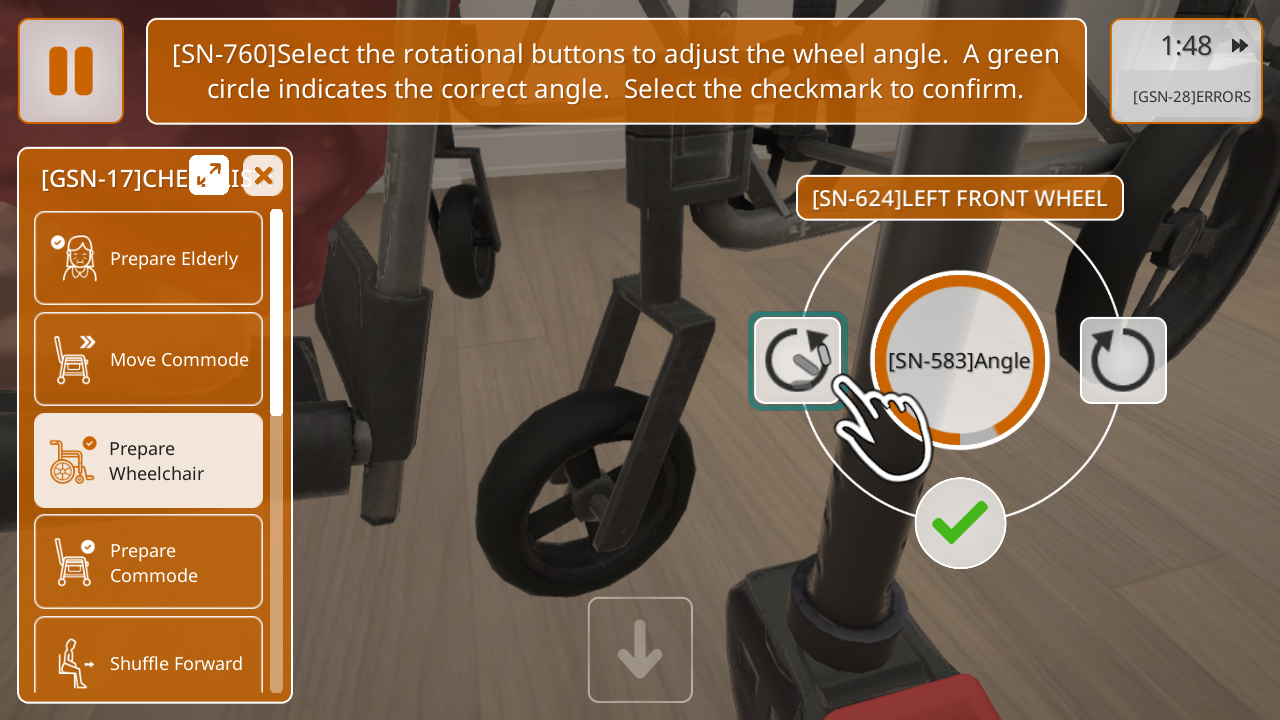Fast-forward the timer with the double arrow

(x=1240, y=46)
